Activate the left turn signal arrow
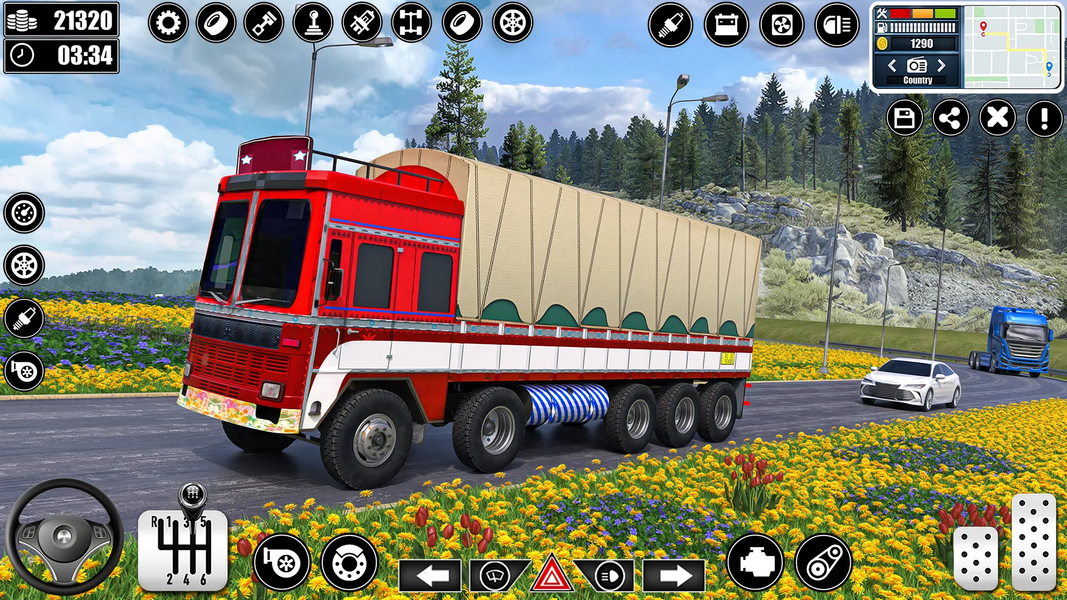 pyautogui.click(x=430, y=575)
